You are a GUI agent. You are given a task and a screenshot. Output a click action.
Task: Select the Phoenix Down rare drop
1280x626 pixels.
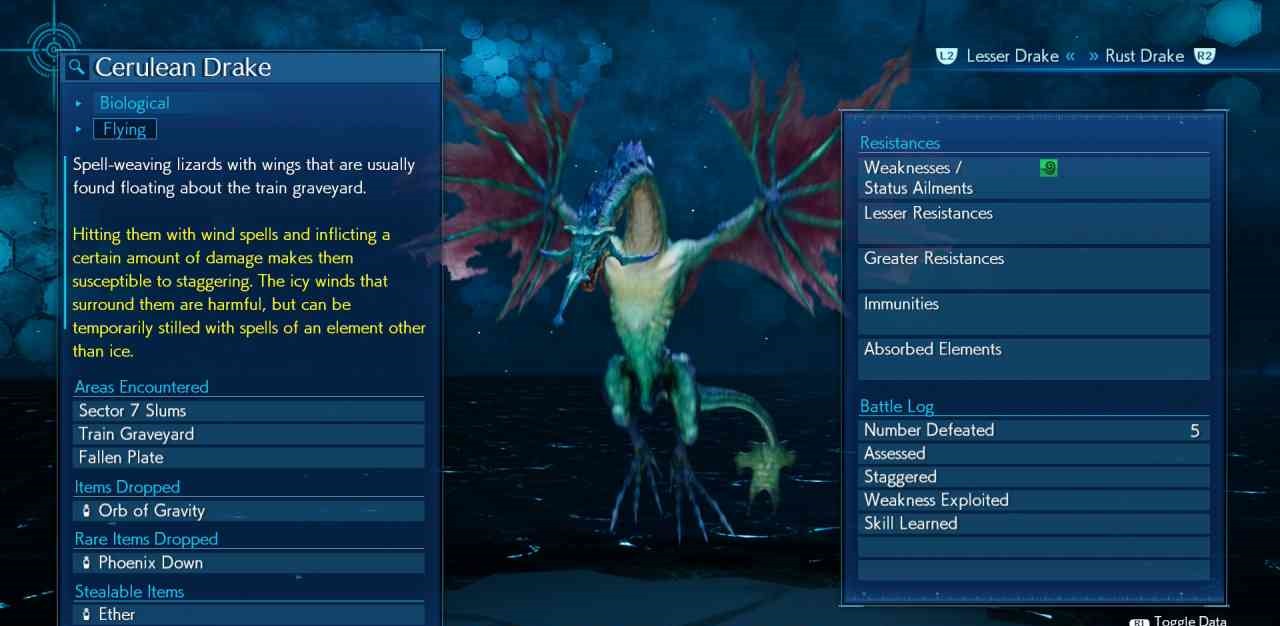click(249, 563)
